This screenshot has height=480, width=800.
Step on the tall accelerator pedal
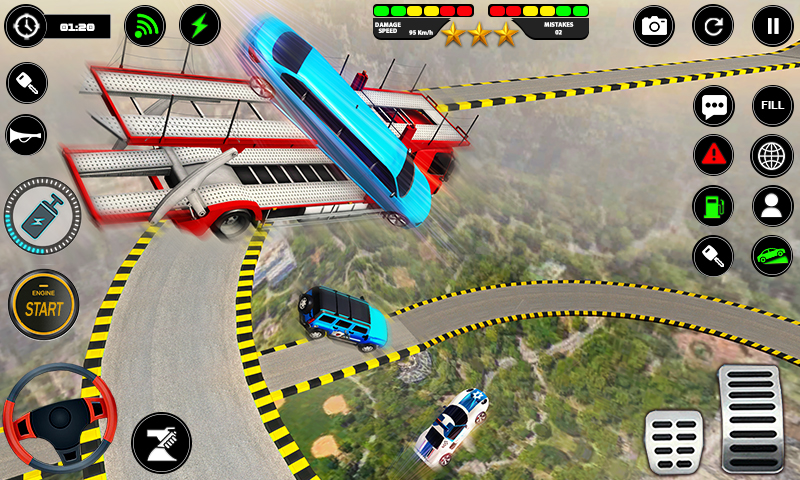pos(749,417)
